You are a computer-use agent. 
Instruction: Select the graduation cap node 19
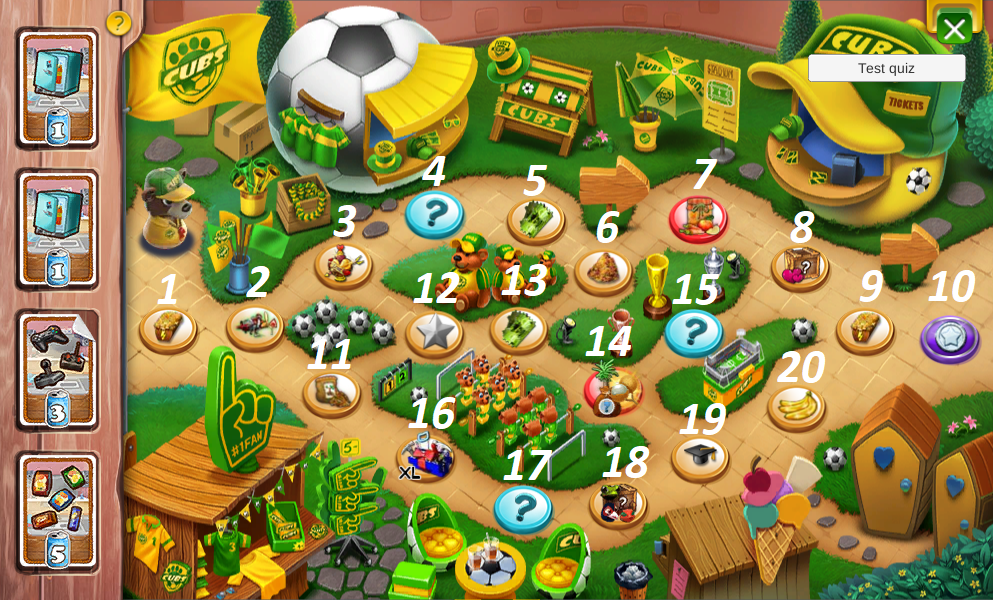(700, 456)
